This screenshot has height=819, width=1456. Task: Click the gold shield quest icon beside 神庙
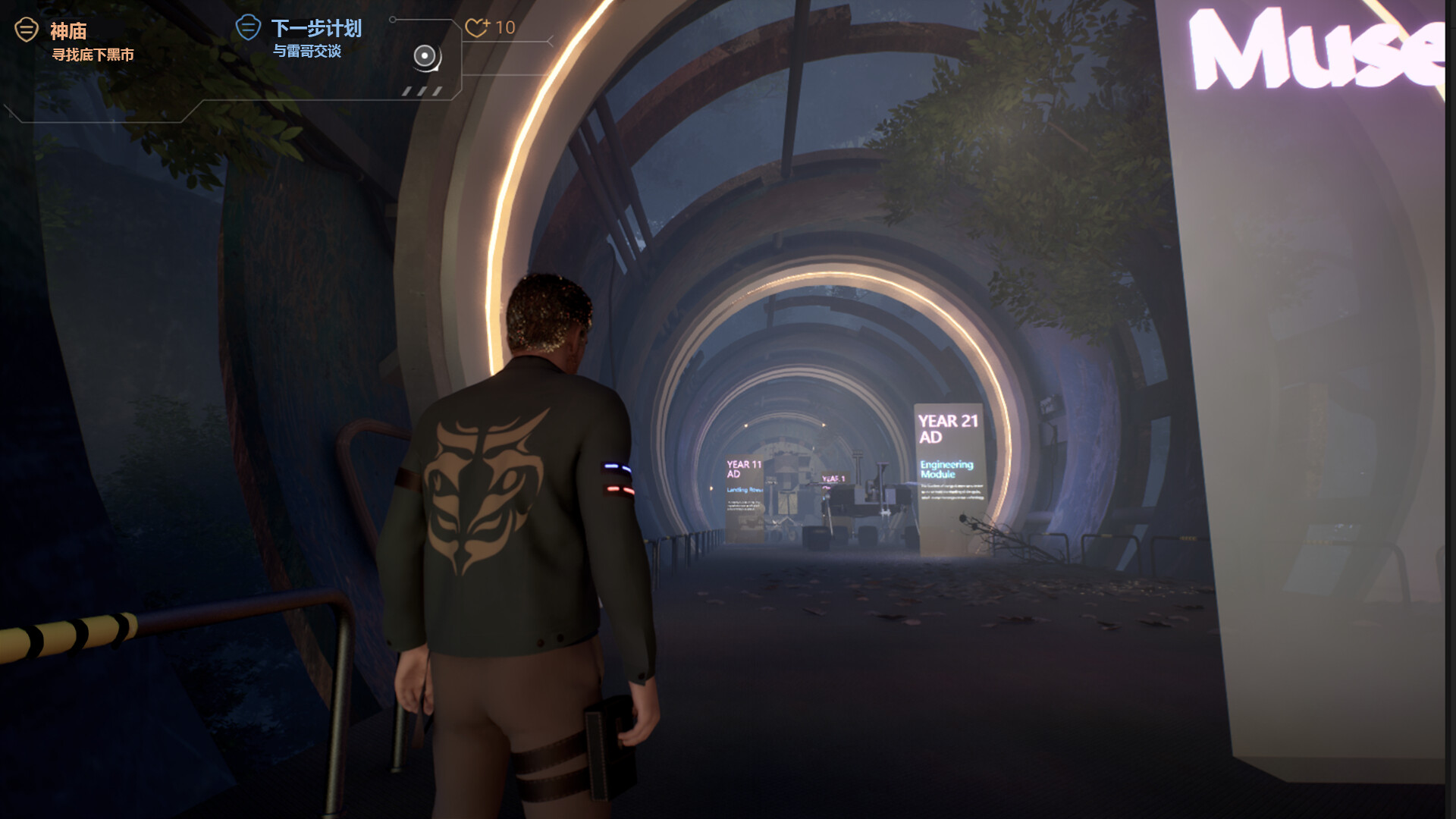point(27,29)
